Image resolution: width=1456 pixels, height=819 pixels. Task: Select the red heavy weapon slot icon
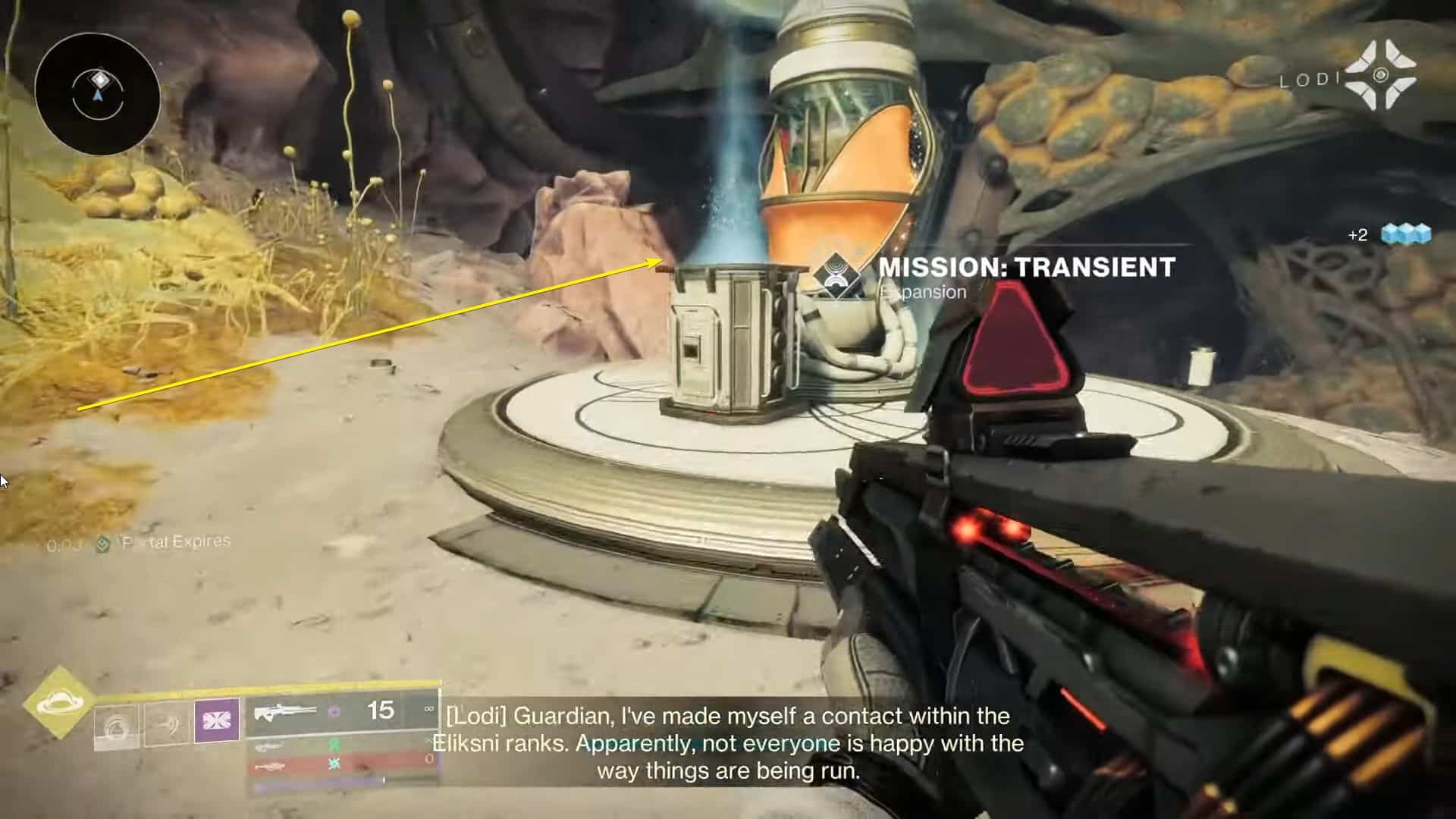coord(268,769)
